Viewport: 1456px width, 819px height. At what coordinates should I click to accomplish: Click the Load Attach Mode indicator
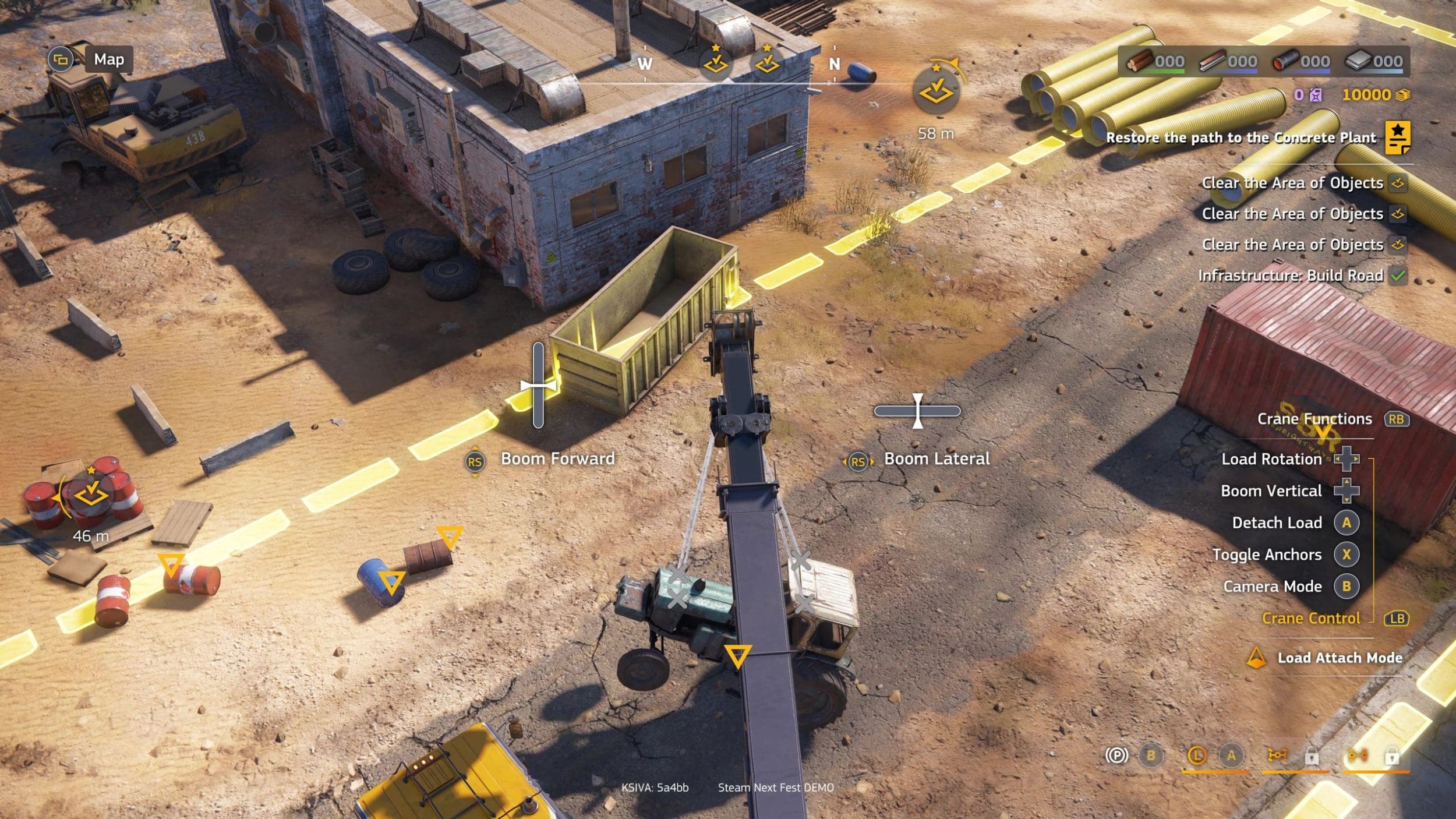1339,658
